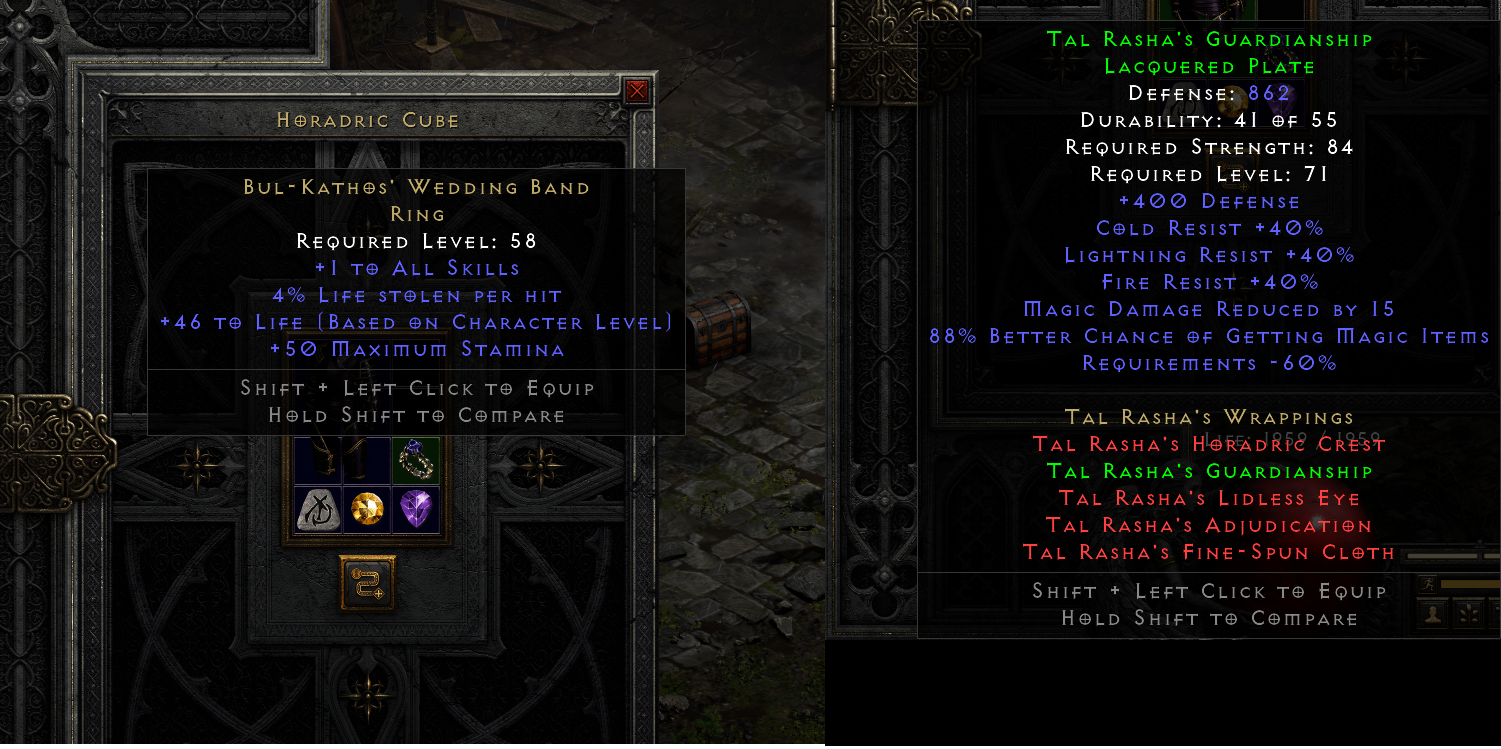The height and width of the screenshot is (749, 1501).
Task: Pick up the golden topaz gem
Action: [367, 508]
